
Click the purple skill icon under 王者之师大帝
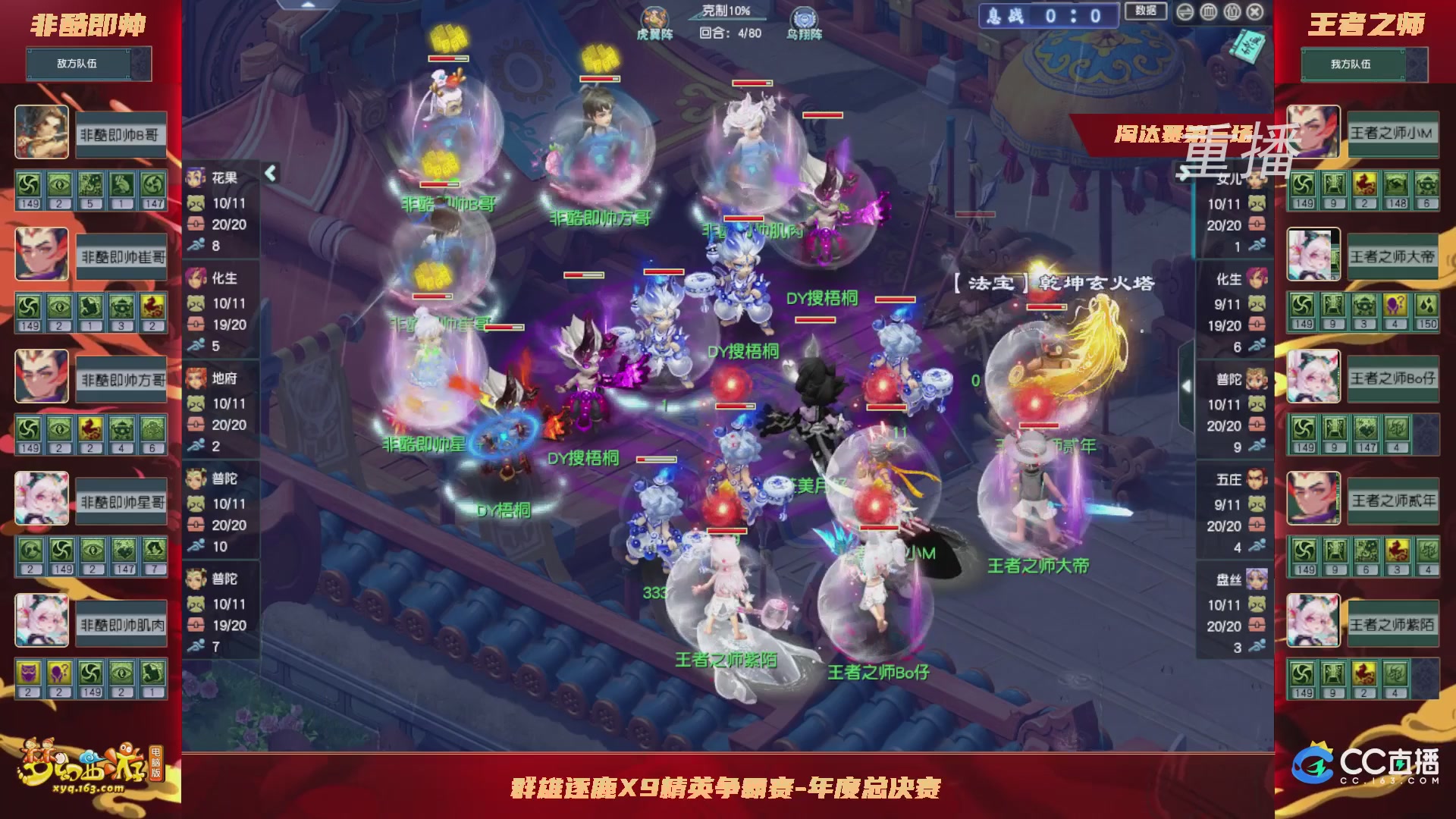point(1396,306)
